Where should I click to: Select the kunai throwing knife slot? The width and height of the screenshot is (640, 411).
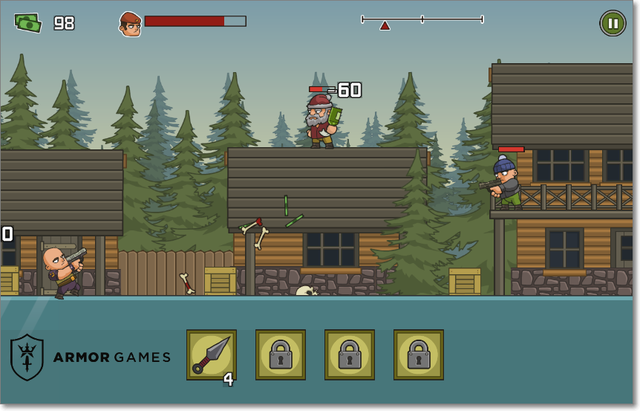click(211, 355)
